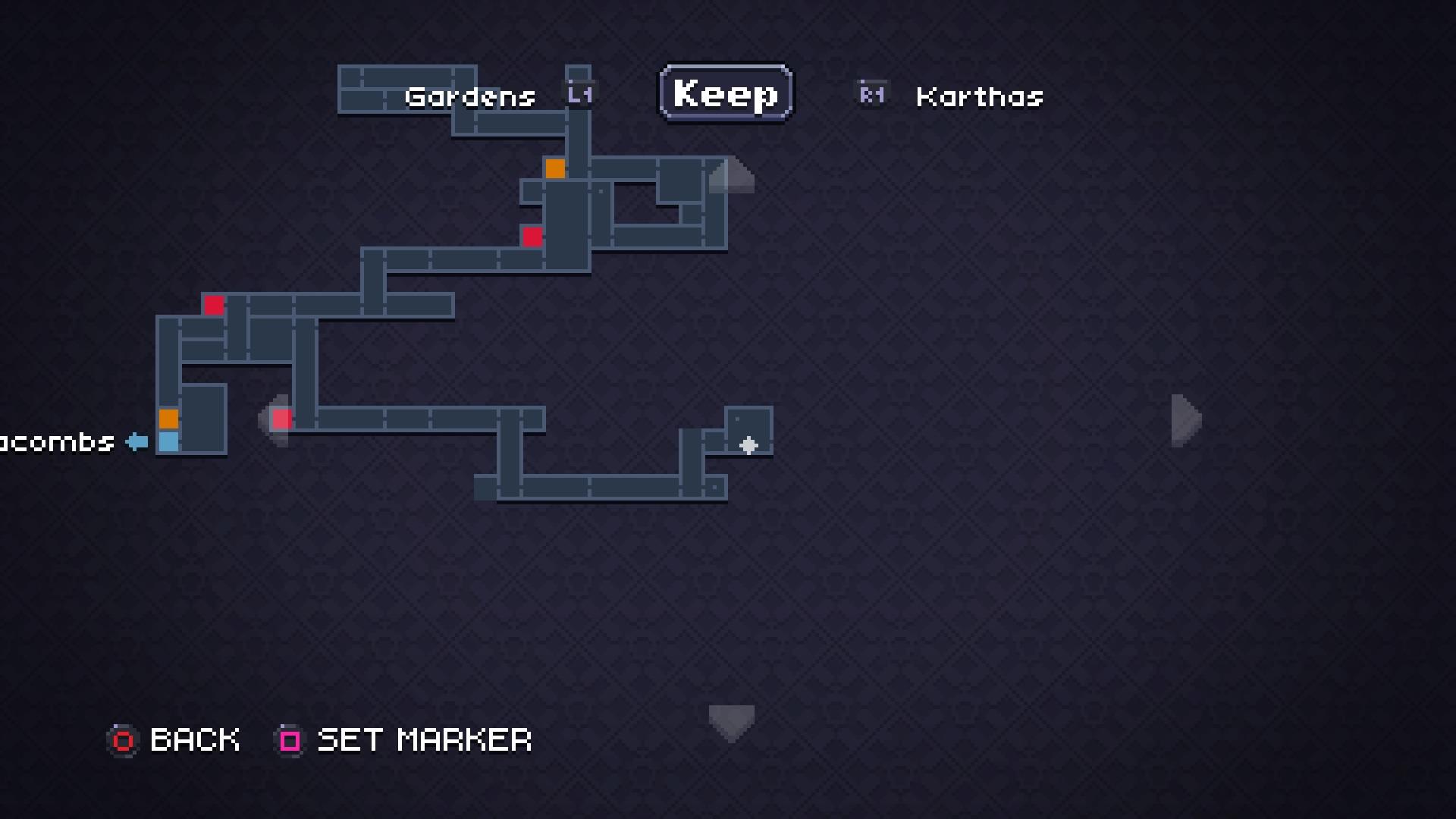Select the Keep map title
Viewport: 1456px width, 819px height.
[724, 93]
